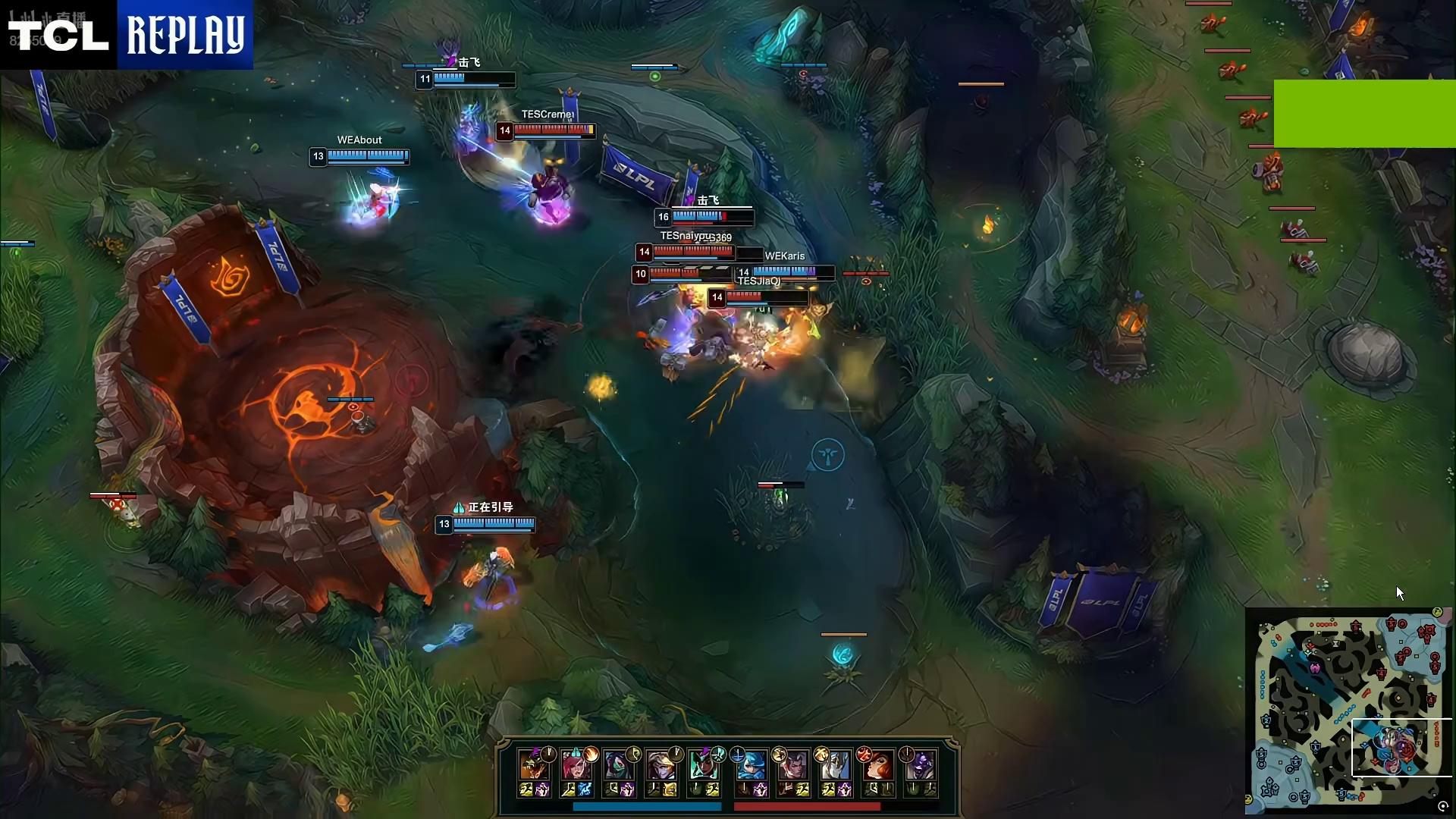Image resolution: width=1456 pixels, height=819 pixels.
Task: Select the teal horned-headdress champion portrait
Action: coord(704,766)
